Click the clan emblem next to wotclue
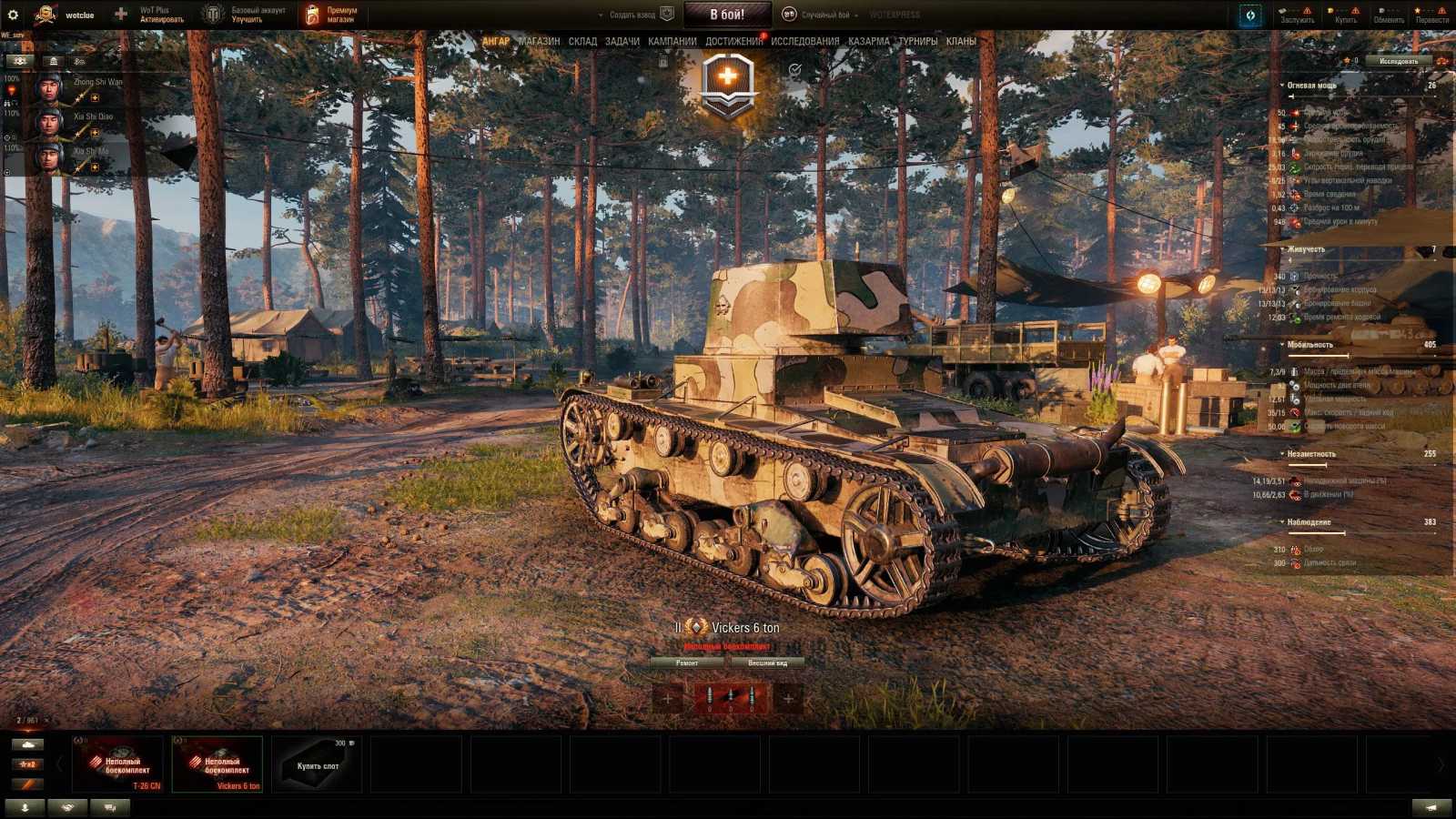Viewport: 1456px width, 819px height. tap(45, 15)
